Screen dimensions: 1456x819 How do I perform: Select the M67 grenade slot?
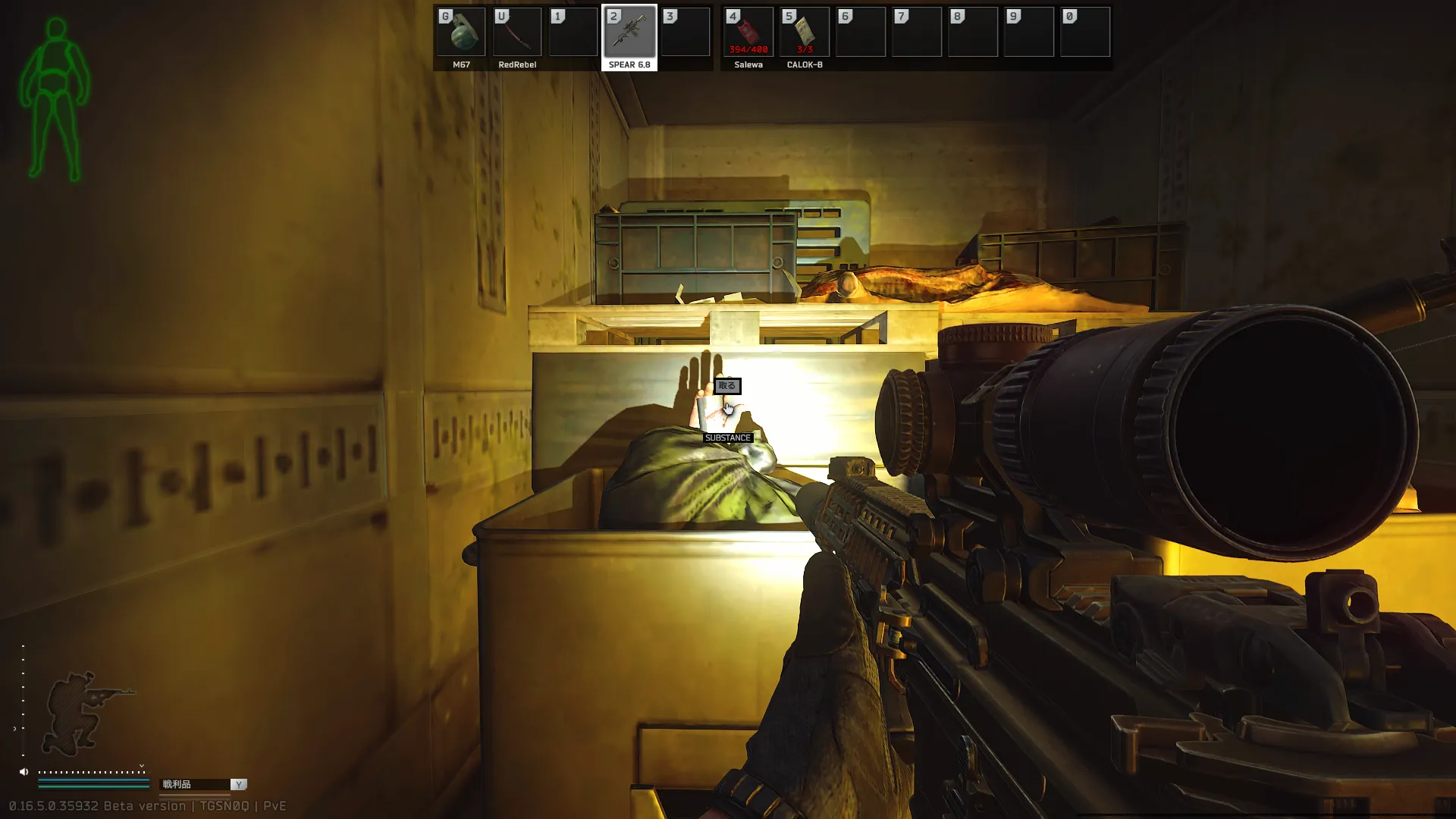coord(461,33)
